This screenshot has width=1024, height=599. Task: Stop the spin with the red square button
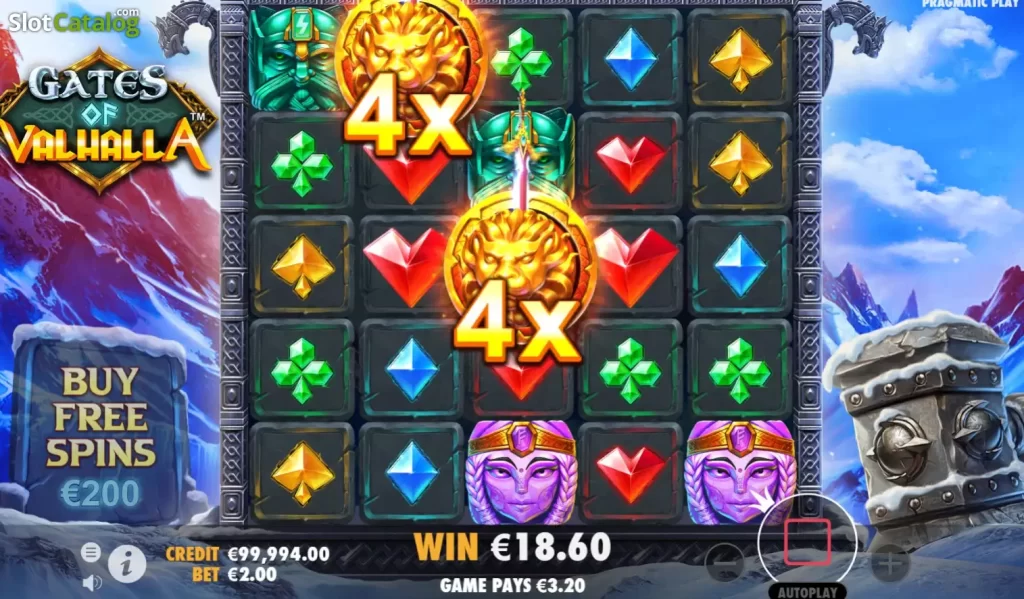(x=807, y=542)
